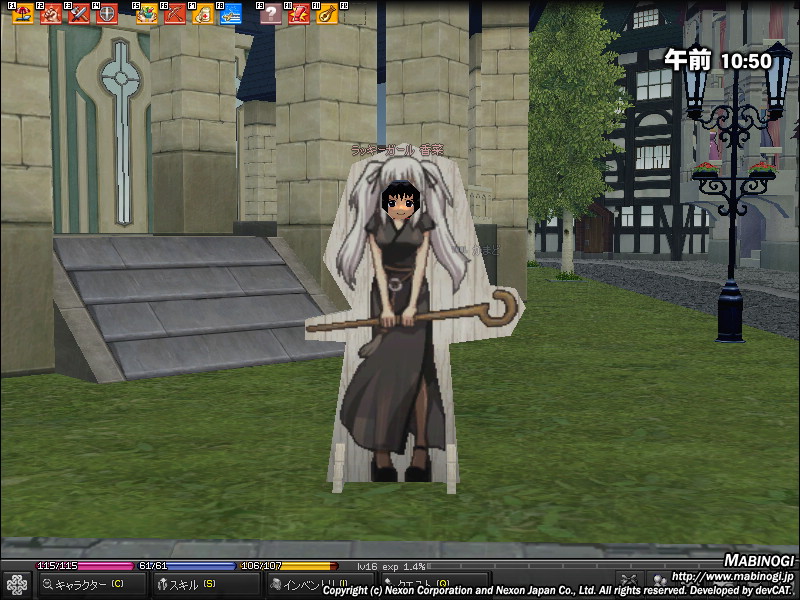The width and height of the screenshot is (800, 600).
Task: Activate the rest skill with the parasol icon
Action: coord(23,14)
